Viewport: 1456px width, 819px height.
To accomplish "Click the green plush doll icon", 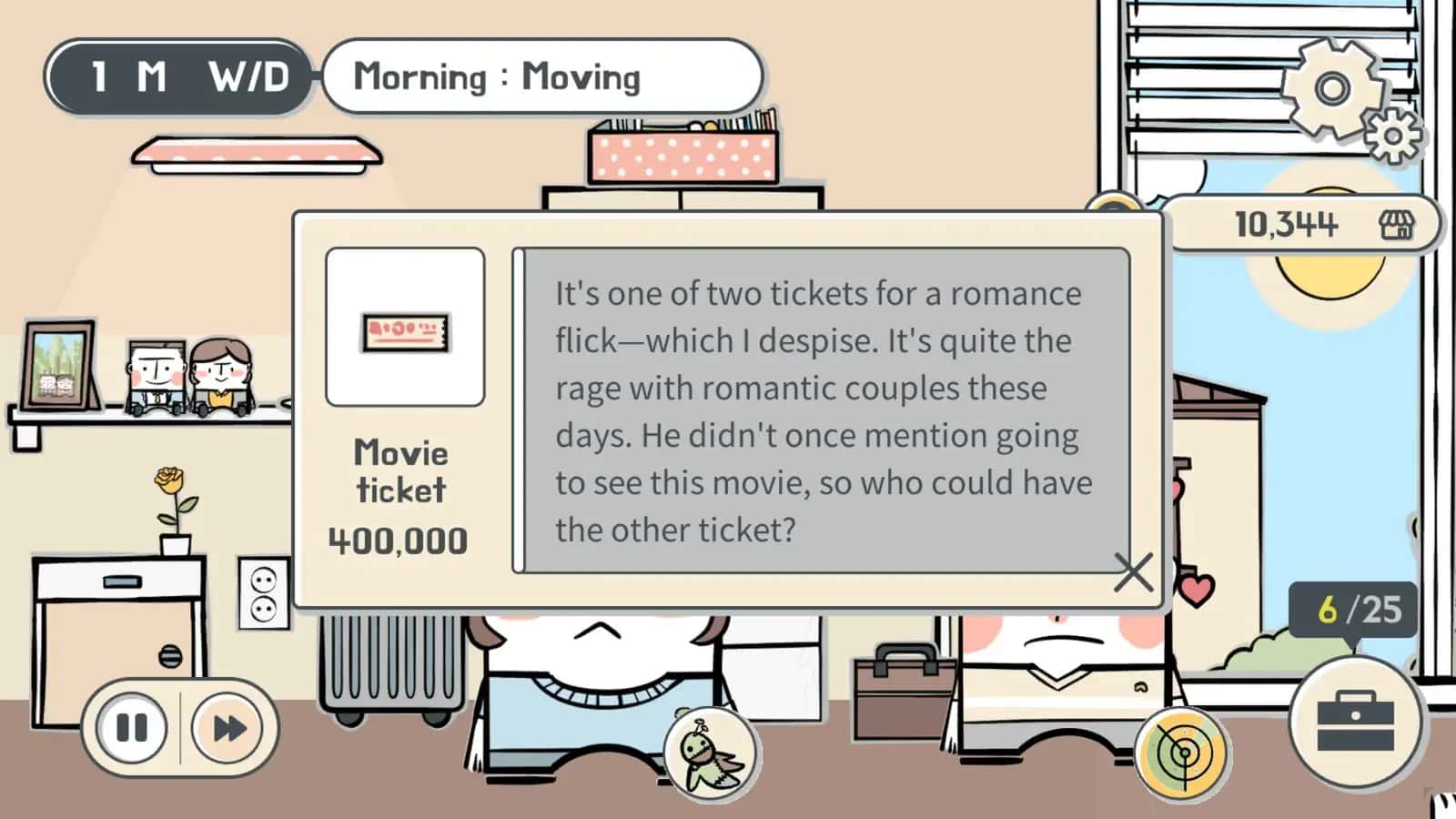I will [x=711, y=755].
